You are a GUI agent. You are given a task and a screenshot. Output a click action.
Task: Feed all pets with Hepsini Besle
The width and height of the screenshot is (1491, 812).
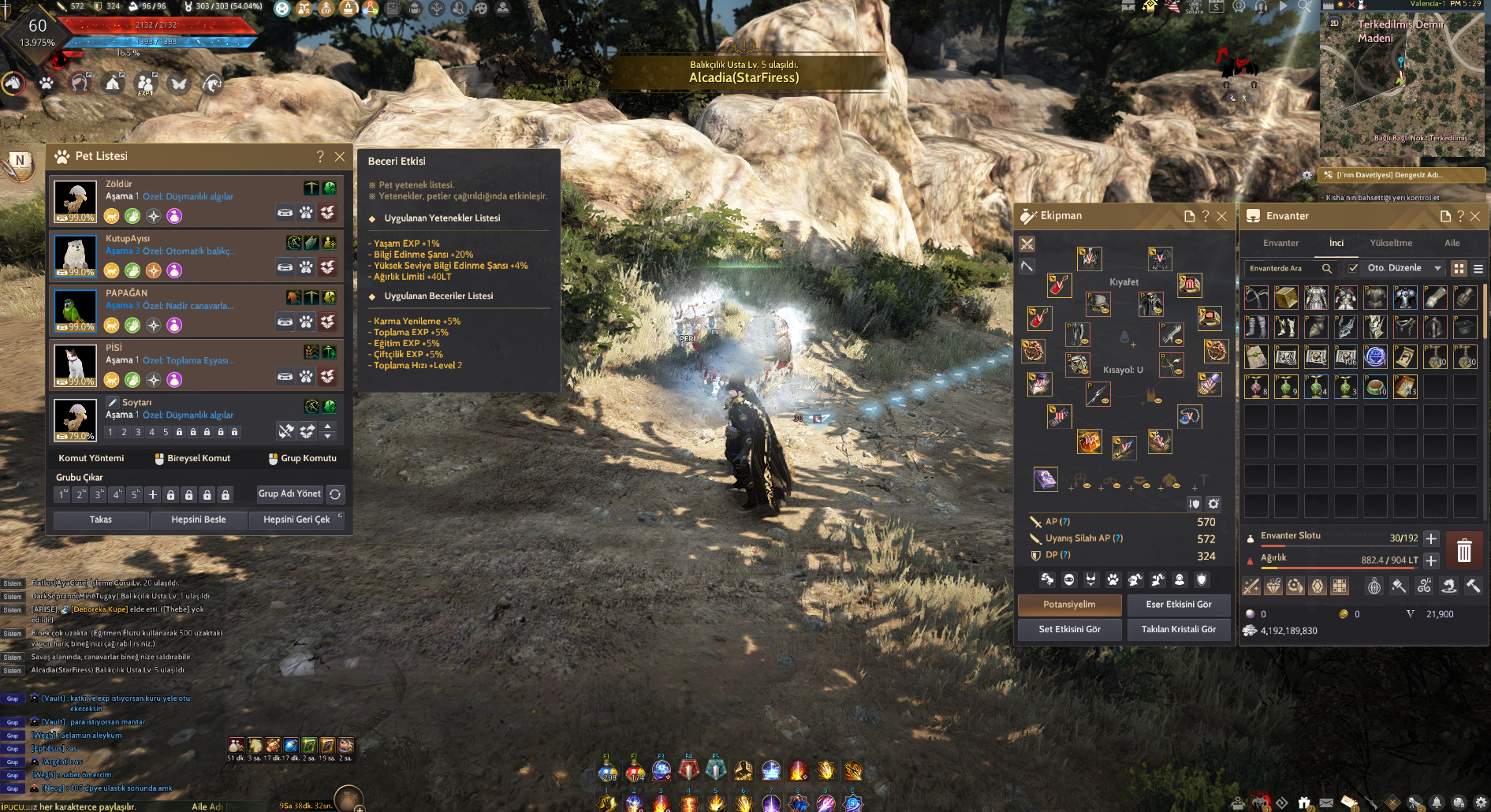pos(199,520)
